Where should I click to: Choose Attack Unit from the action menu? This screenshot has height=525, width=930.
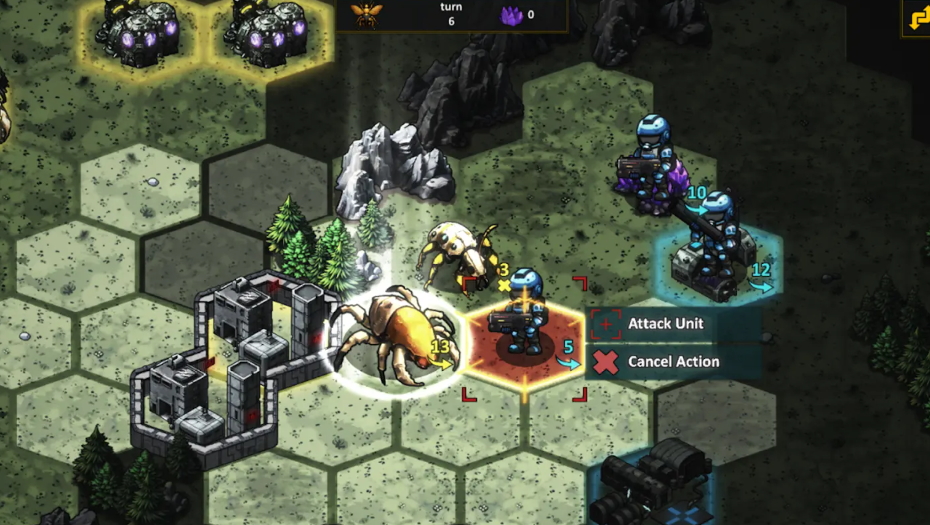pyautogui.click(x=664, y=324)
